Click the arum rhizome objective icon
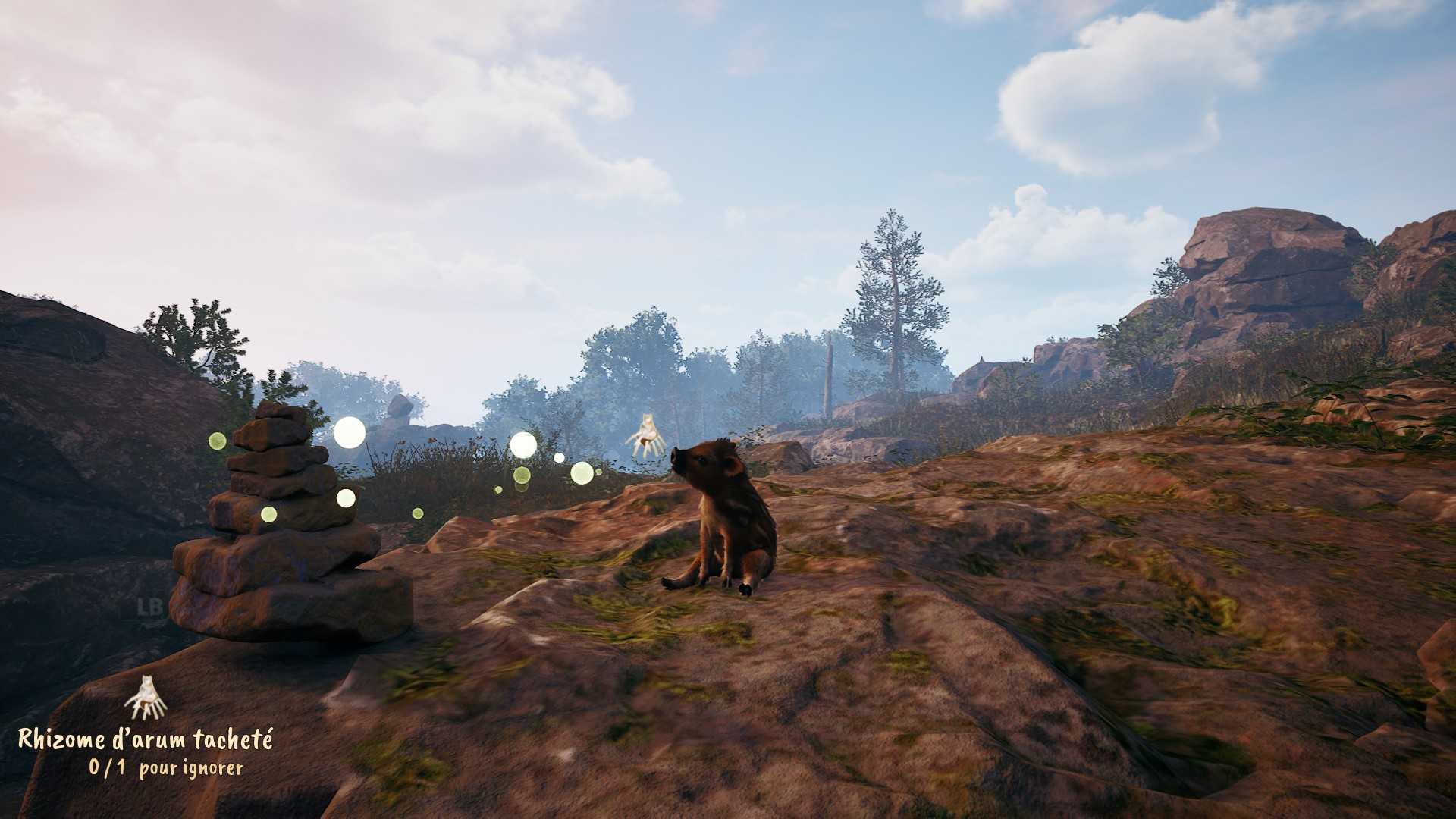The height and width of the screenshot is (819, 1456). tap(146, 698)
